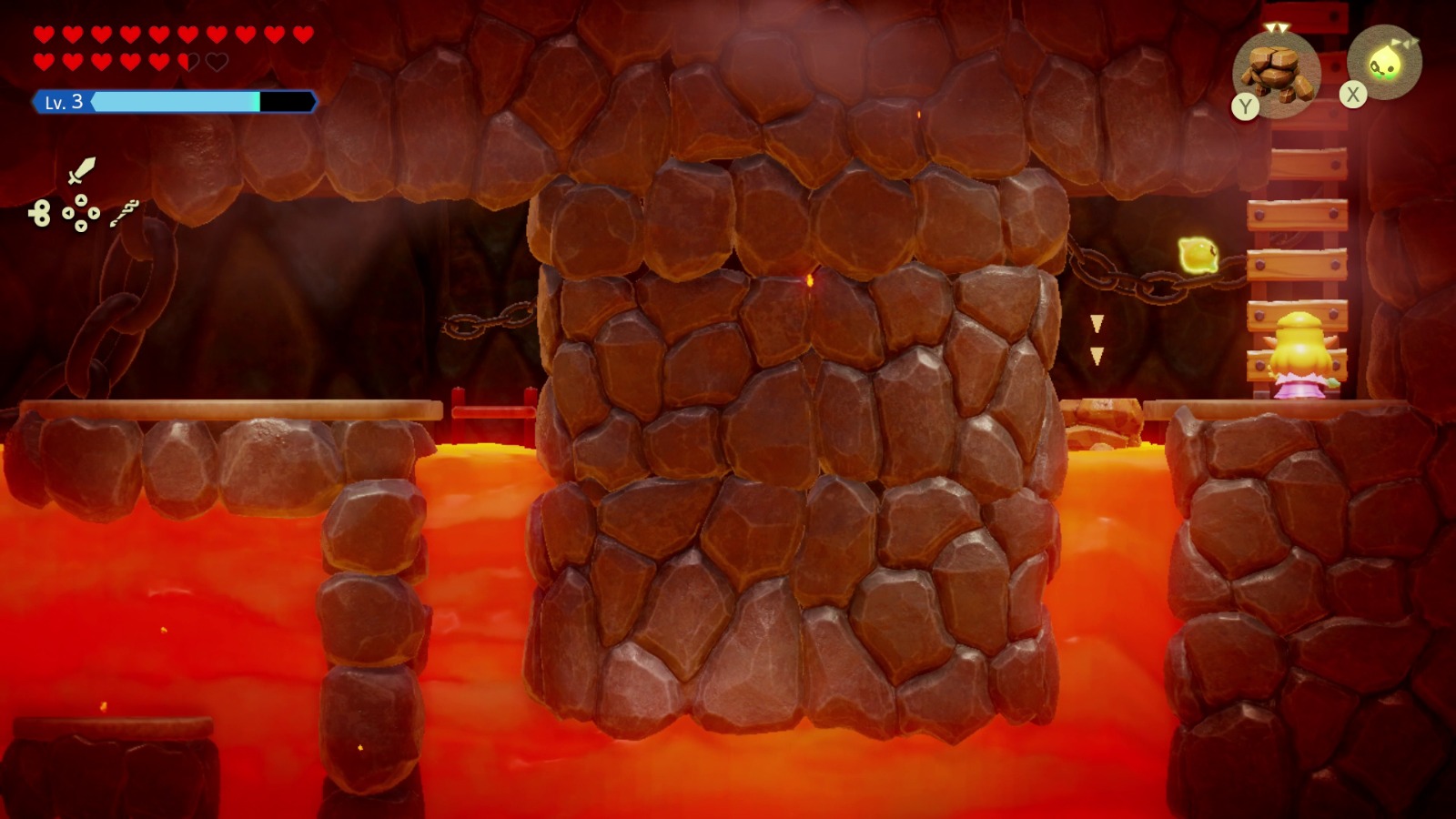This screenshot has height=819, width=1456.
Task: Click the Lv. 3 label
Action: (x=64, y=101)
